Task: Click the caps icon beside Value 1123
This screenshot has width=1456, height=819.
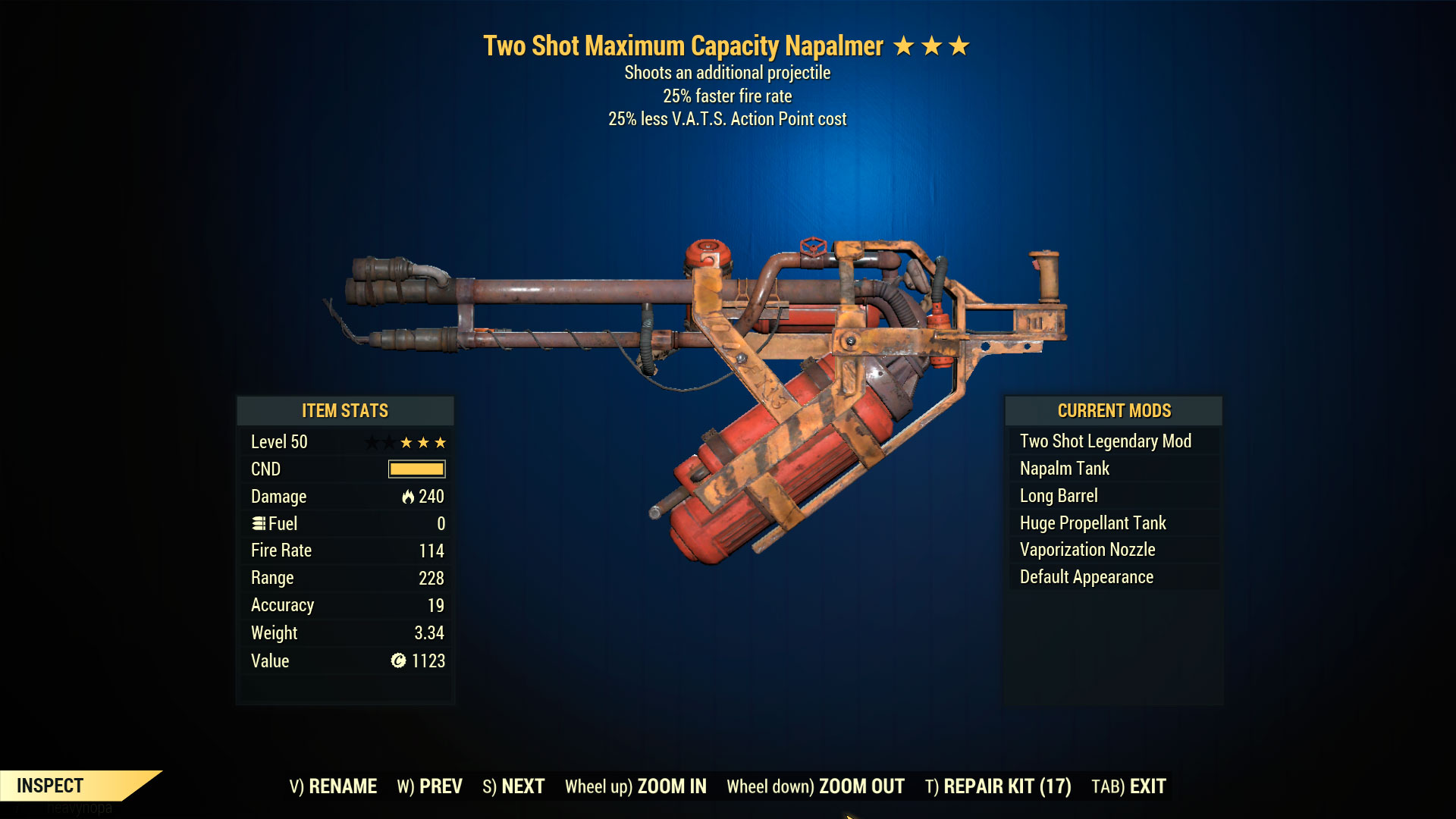Action: click(x=397, y=661)
